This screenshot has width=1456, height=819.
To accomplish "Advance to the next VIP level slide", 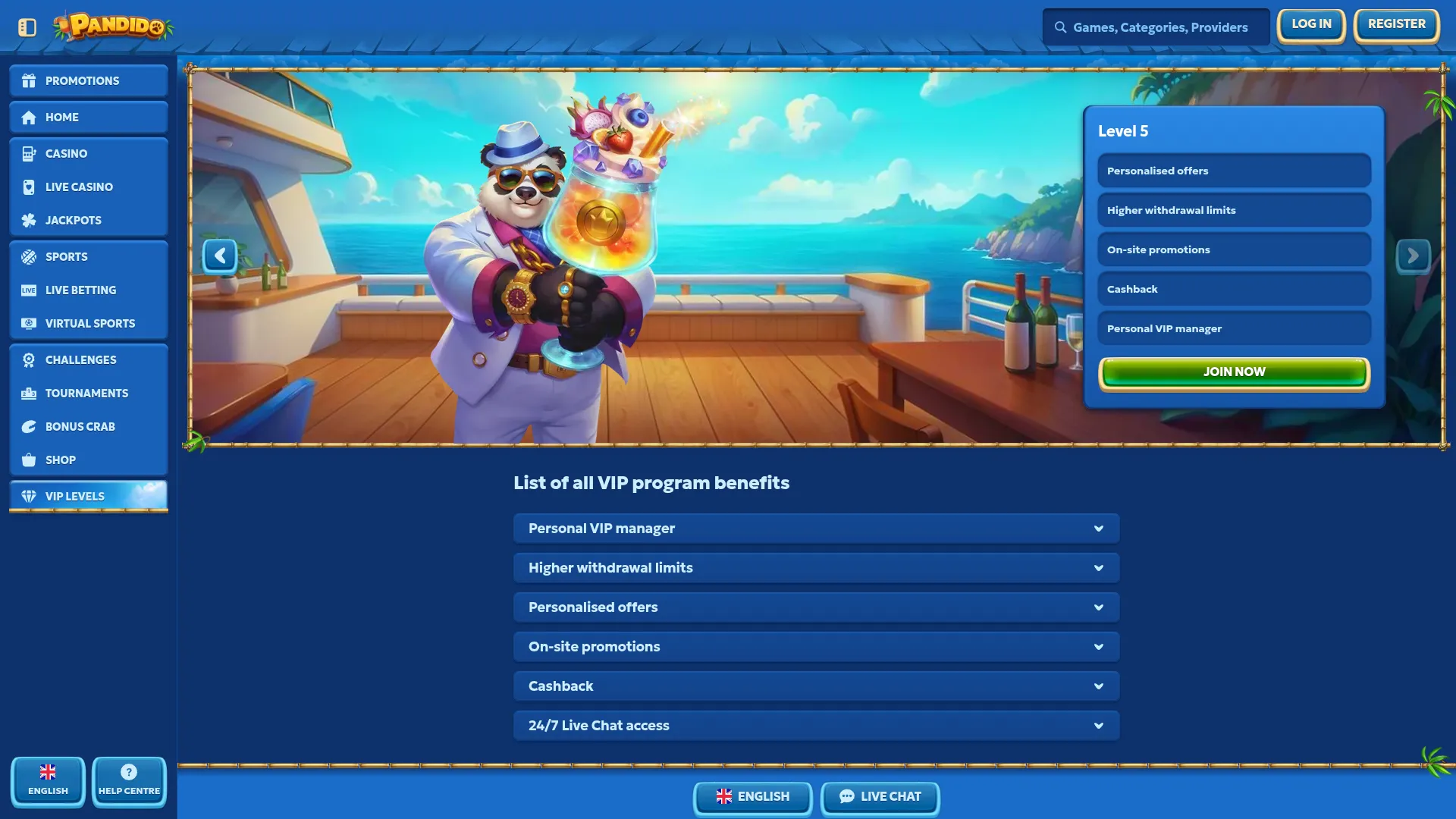I will tap(1413, 256).
